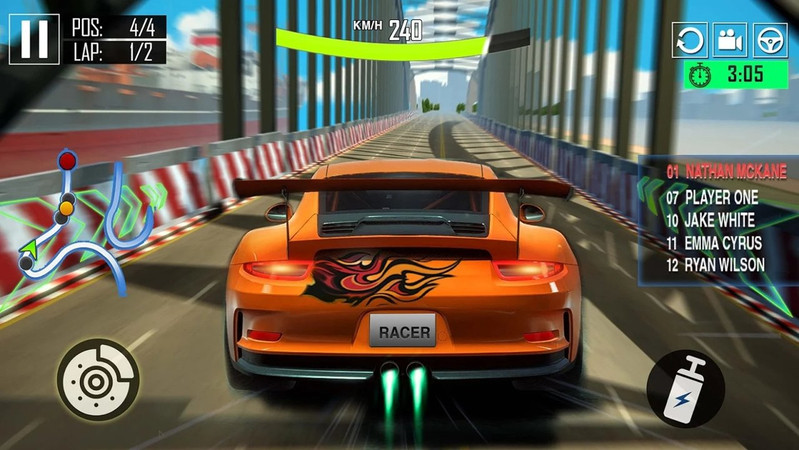Screen dimensions: 799x450
Task: Tap the brake disc button
Action: point(97,380)
